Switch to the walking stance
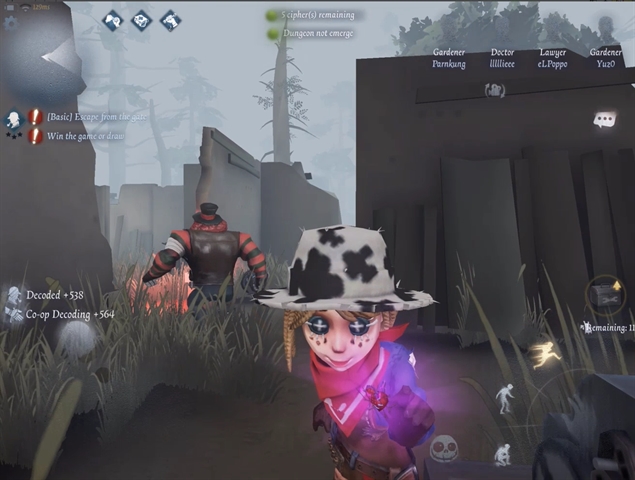 point(505,397)
